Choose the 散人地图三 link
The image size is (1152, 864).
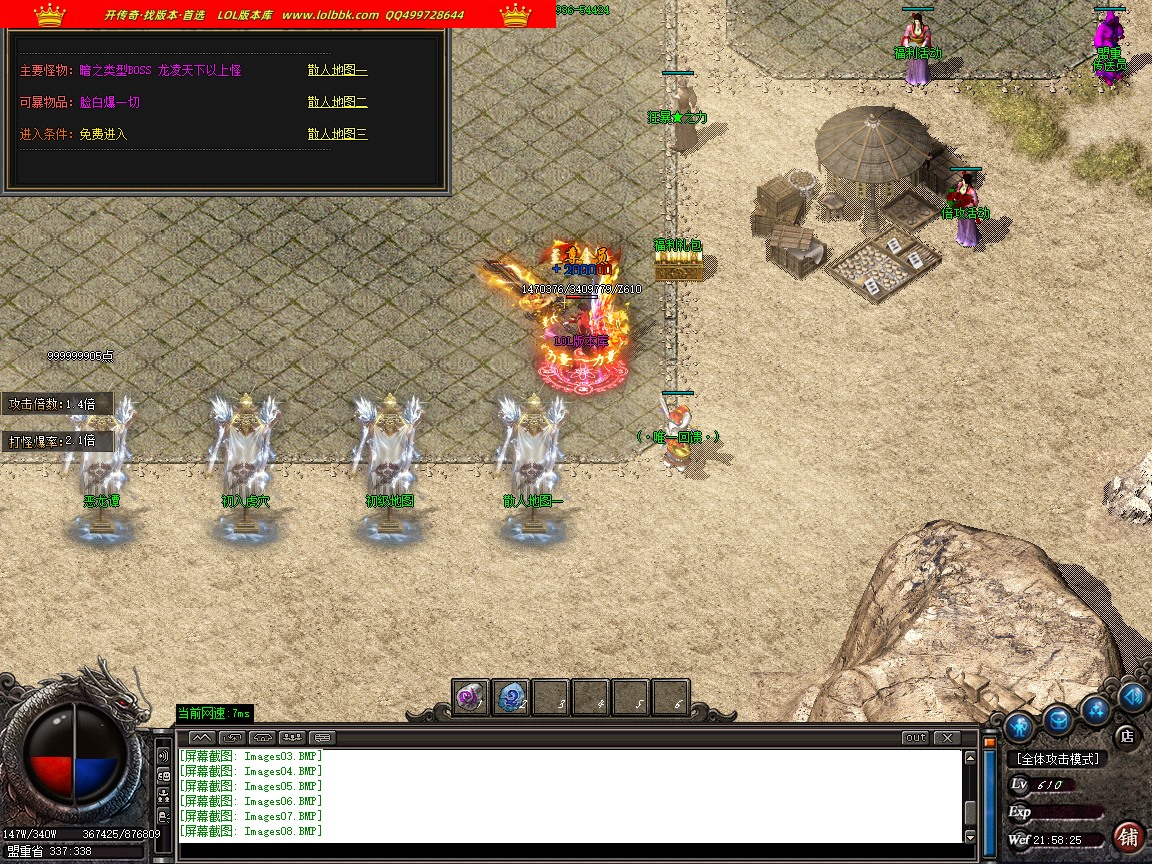pos(337,134)
